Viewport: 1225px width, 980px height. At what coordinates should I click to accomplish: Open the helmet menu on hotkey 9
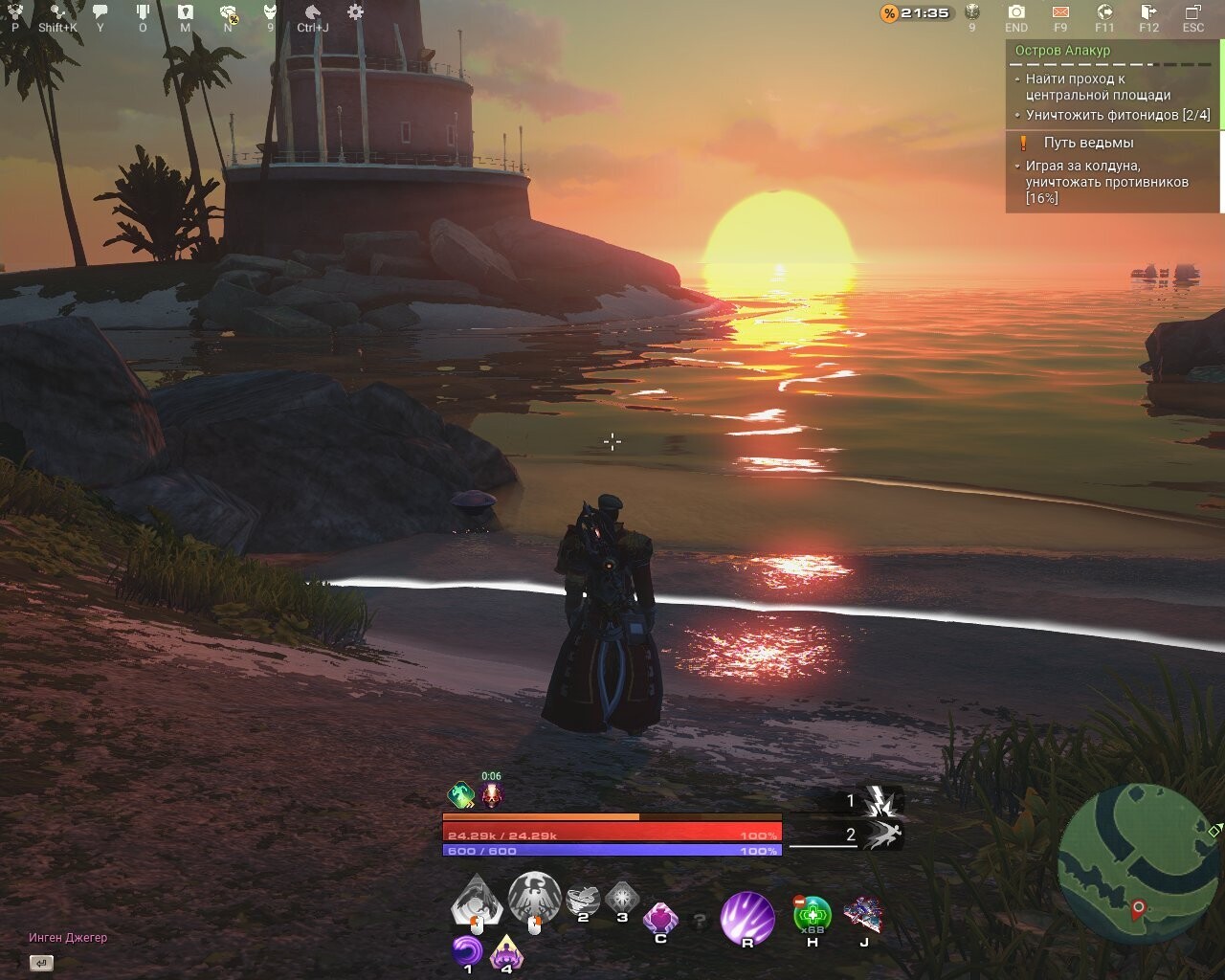[271, 11]
